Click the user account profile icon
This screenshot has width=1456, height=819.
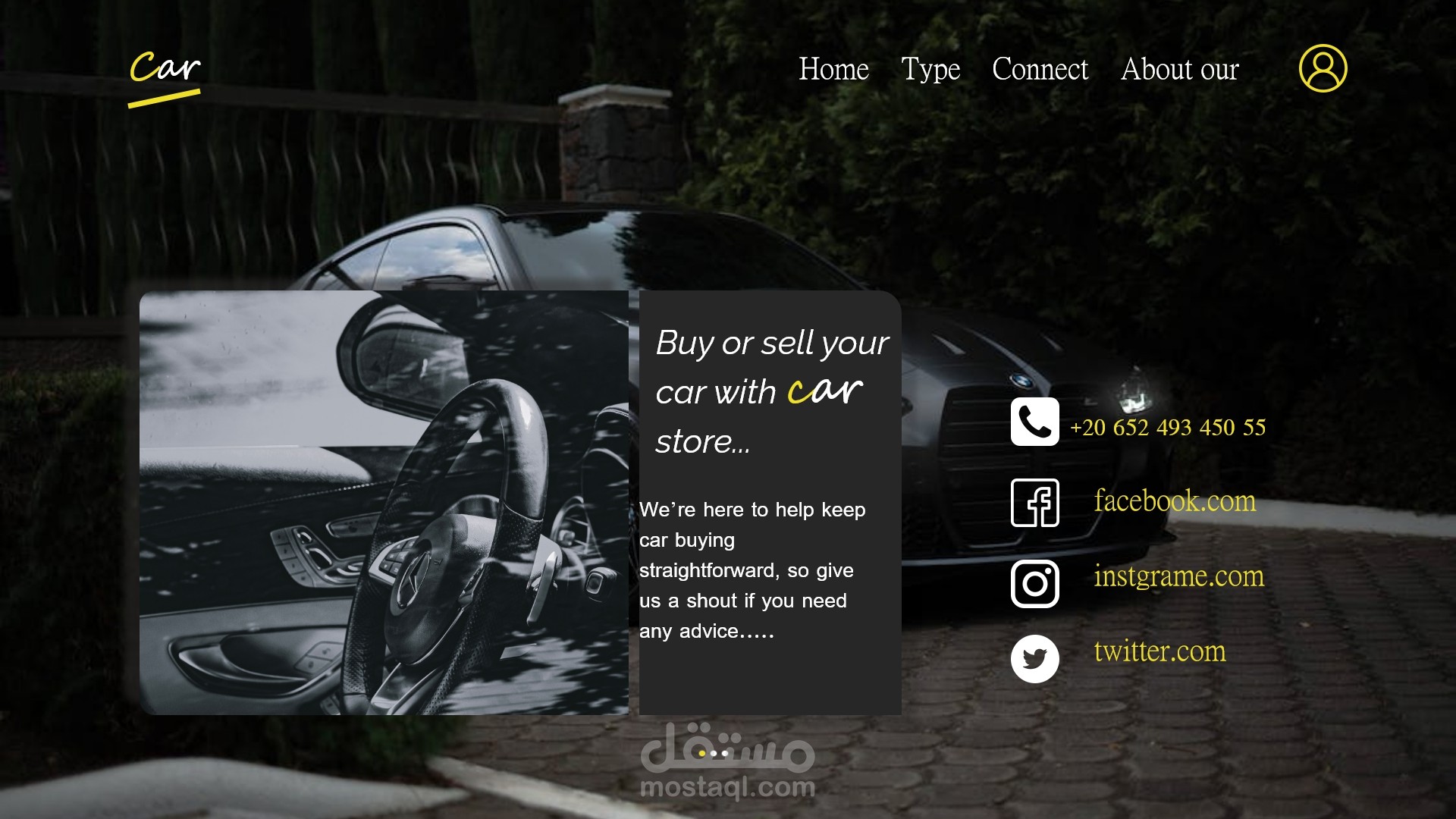click(x=1323, y=68)
